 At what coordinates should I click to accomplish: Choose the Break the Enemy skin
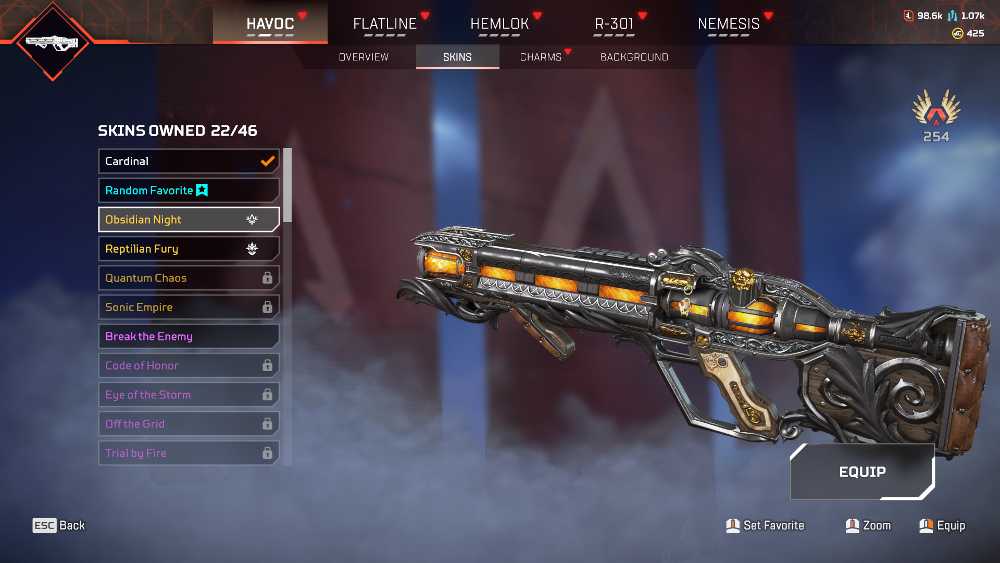(189, 336)
